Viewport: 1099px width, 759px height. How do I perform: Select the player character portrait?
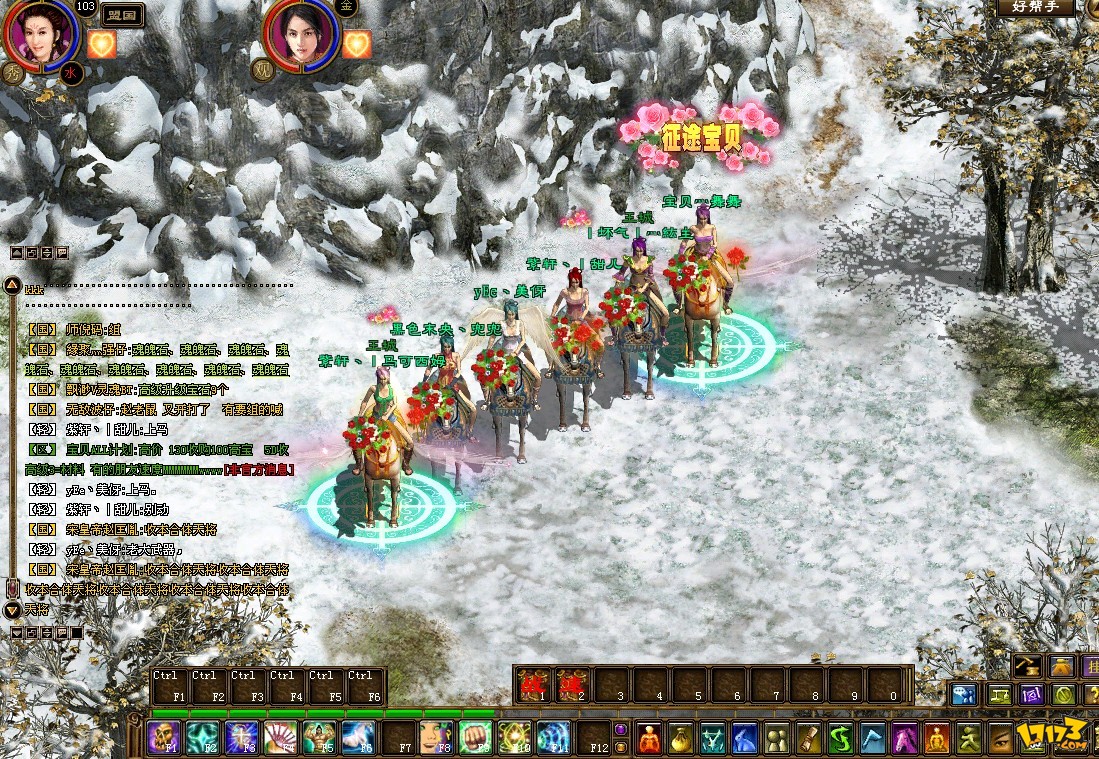(x=40, y=33)
